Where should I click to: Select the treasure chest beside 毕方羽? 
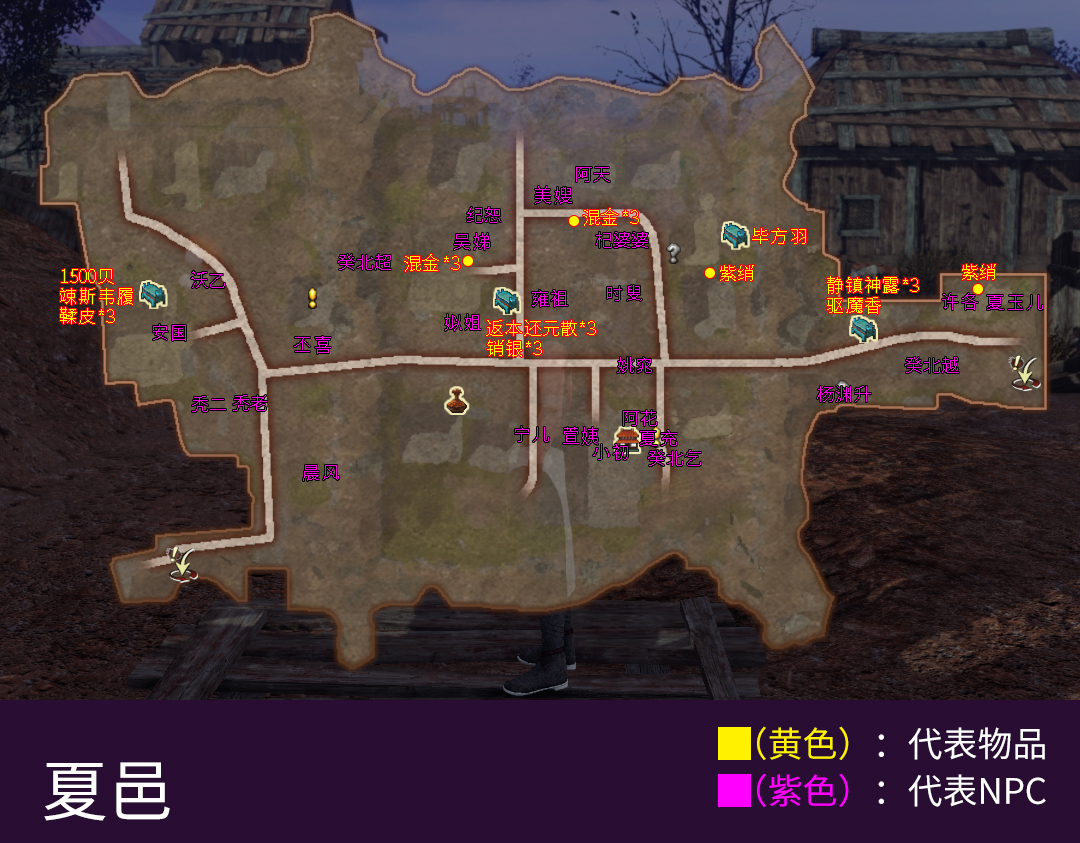(x=734, y=235)
